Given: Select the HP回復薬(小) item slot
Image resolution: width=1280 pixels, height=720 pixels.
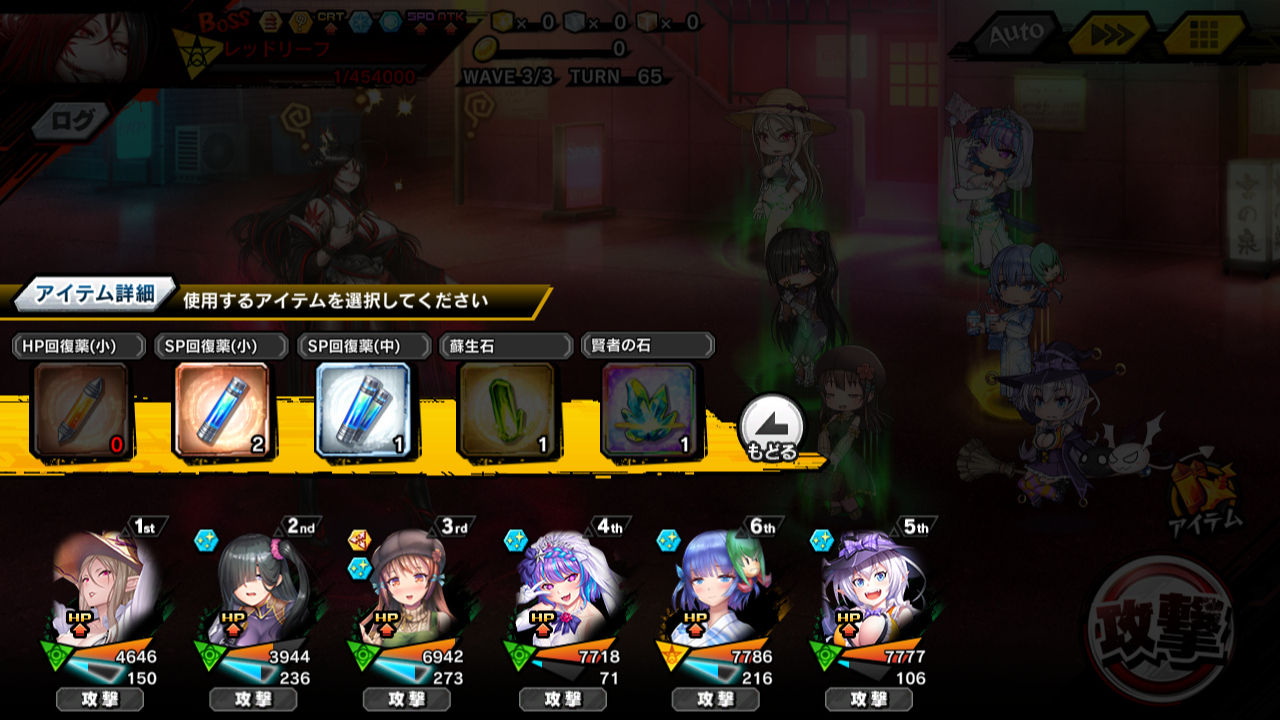Looking at the screenshot, I should [81, 410].
